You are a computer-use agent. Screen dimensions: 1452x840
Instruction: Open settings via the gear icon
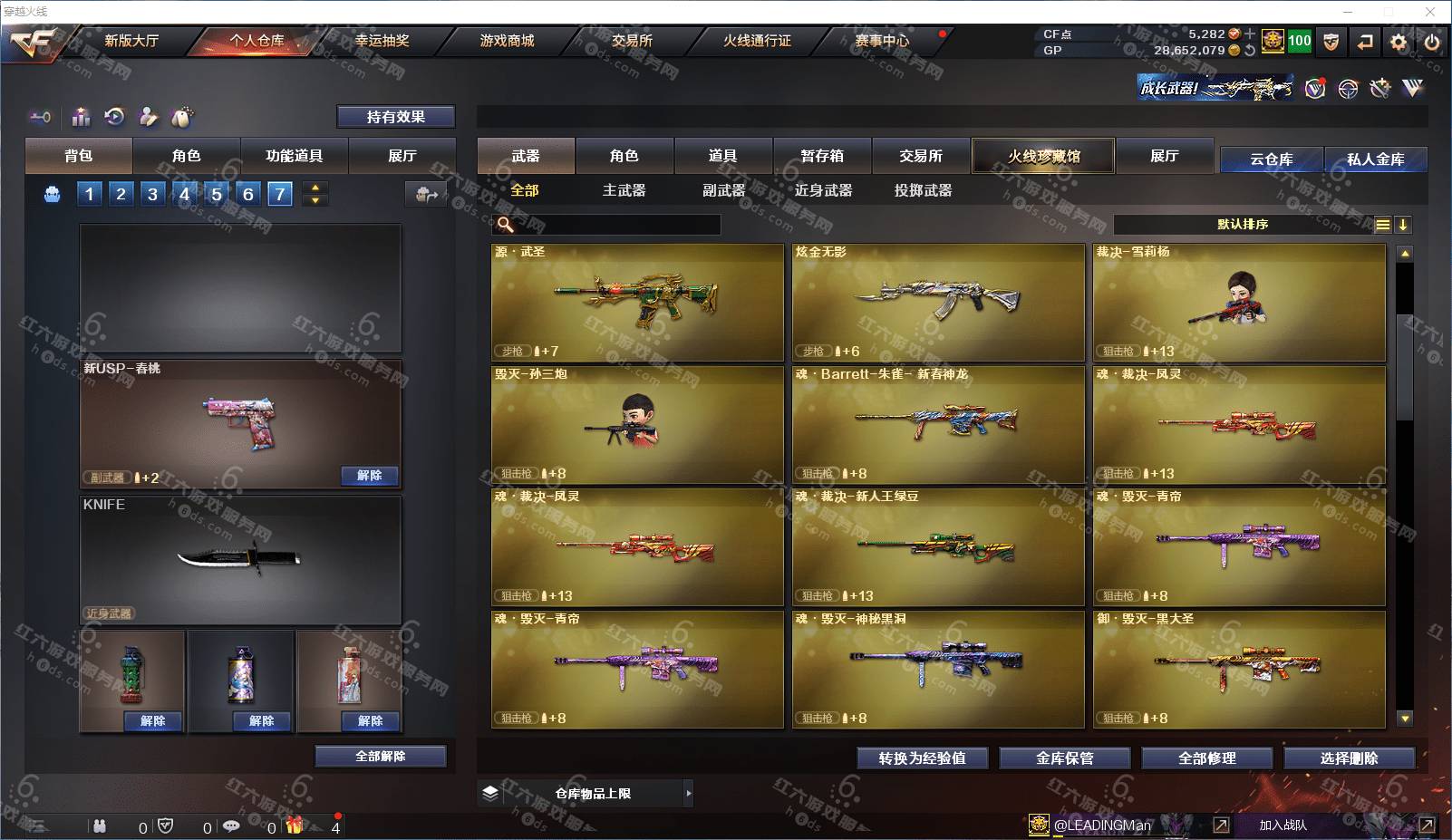pos(1399,42)
